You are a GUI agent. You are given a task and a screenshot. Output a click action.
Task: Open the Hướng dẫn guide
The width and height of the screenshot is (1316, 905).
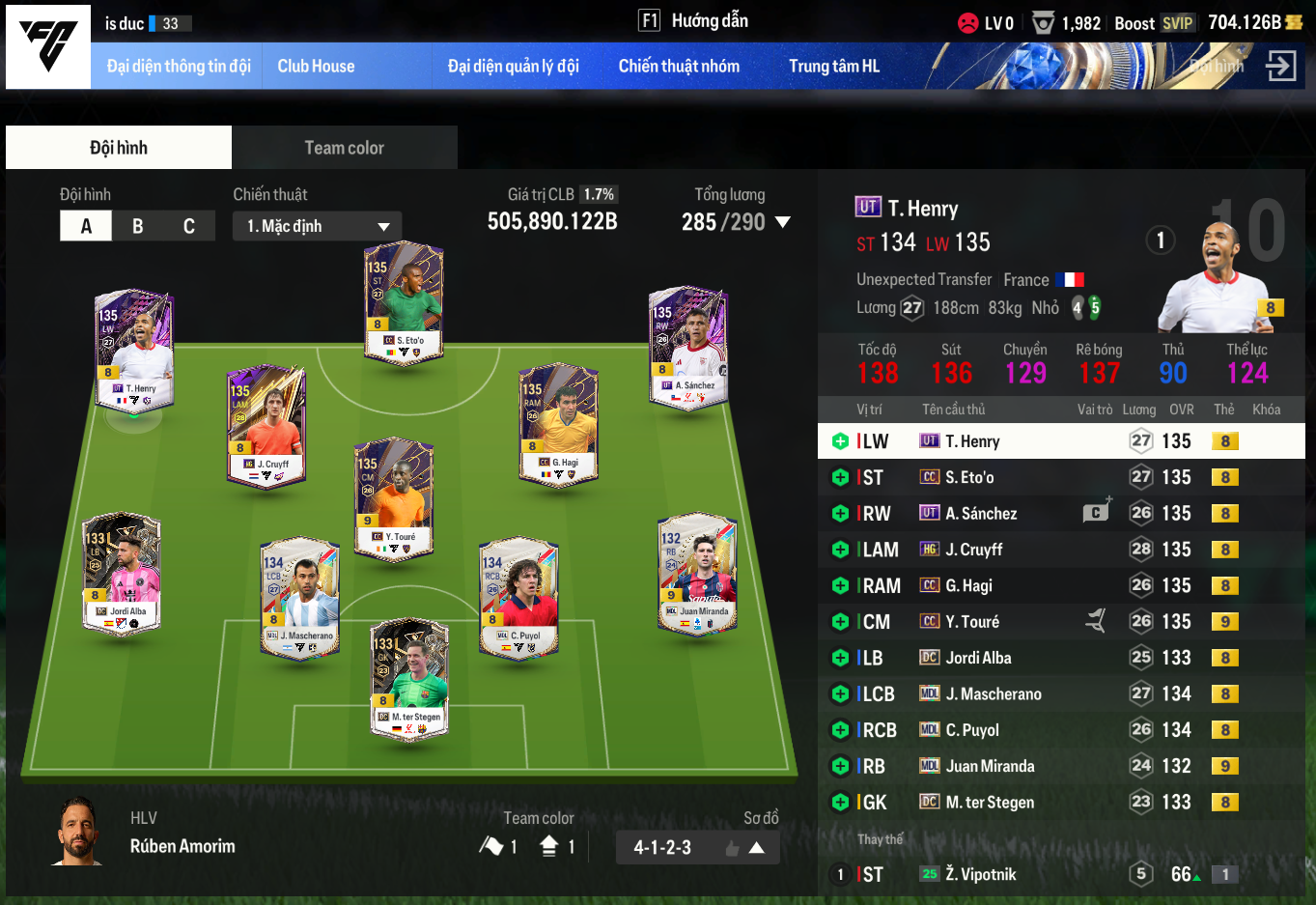(x=695, y=21)
